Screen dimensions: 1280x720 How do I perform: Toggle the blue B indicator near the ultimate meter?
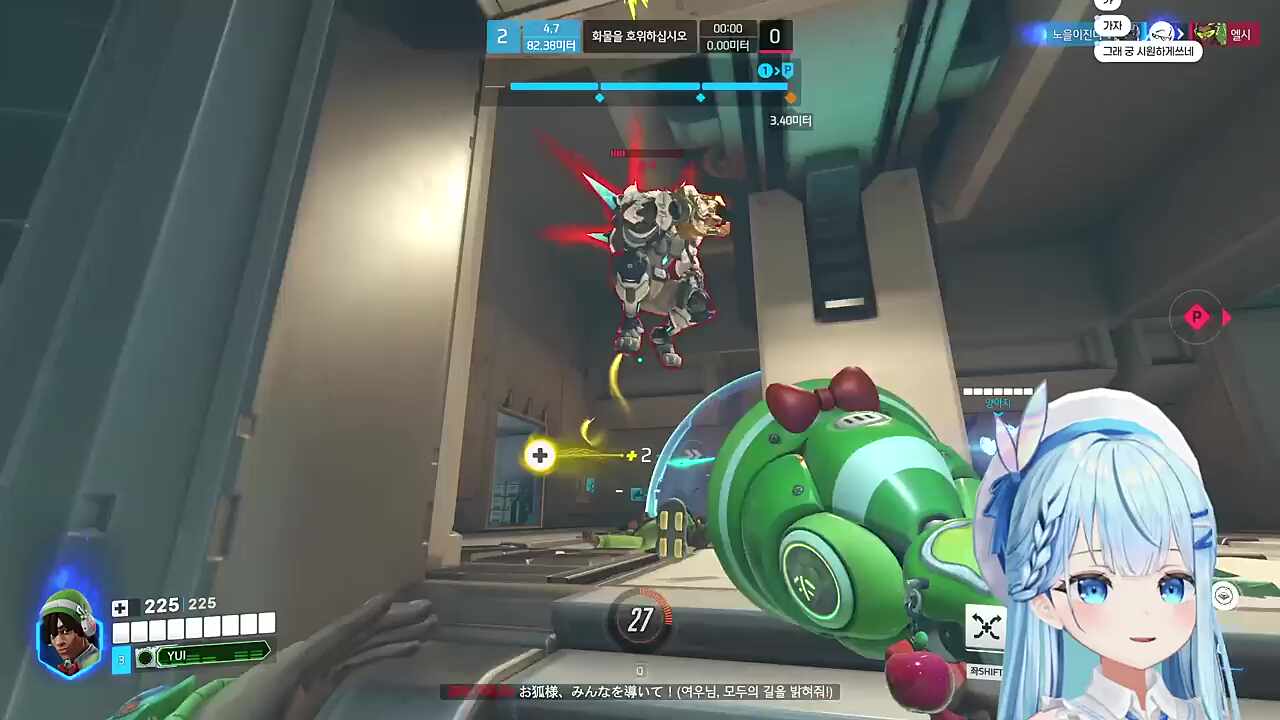pyautogui.click(x=120, y=659)
